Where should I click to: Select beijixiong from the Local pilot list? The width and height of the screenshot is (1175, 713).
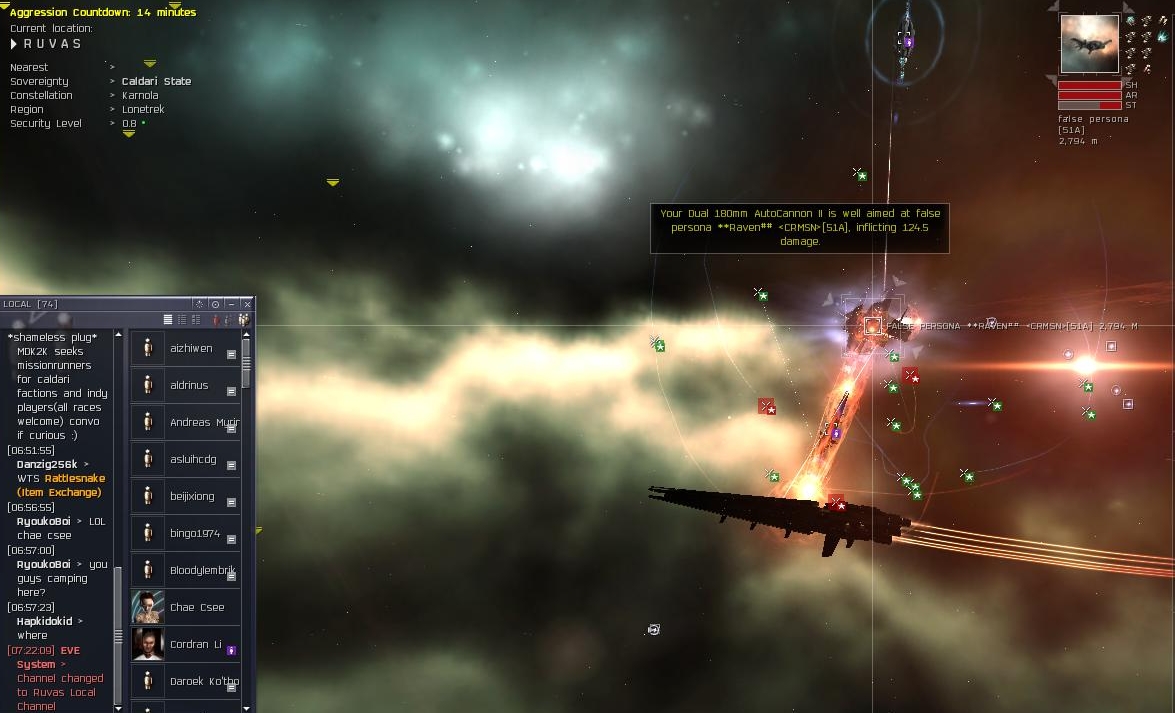click(191, 496)
